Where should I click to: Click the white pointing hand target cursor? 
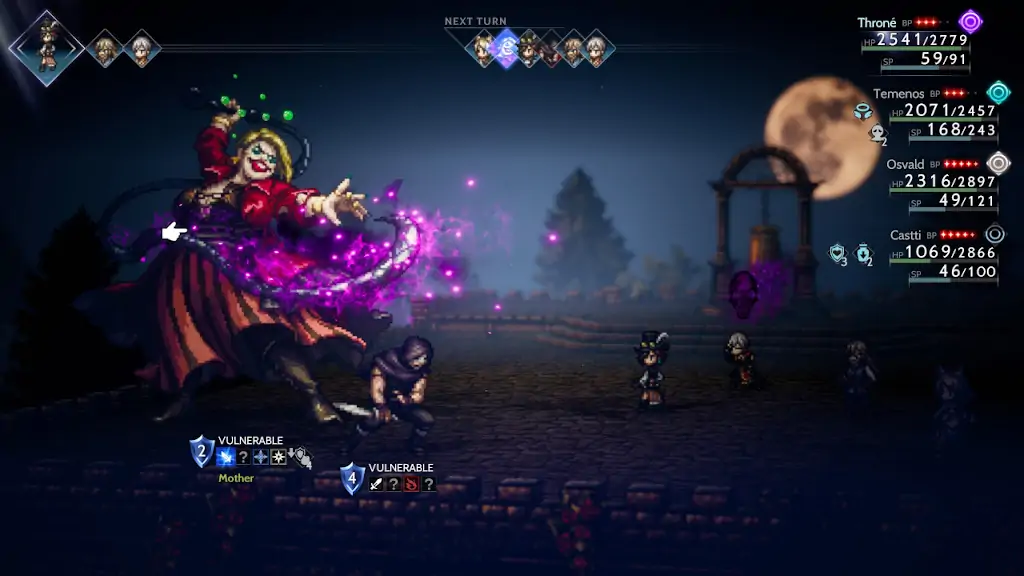coord(174,232)
